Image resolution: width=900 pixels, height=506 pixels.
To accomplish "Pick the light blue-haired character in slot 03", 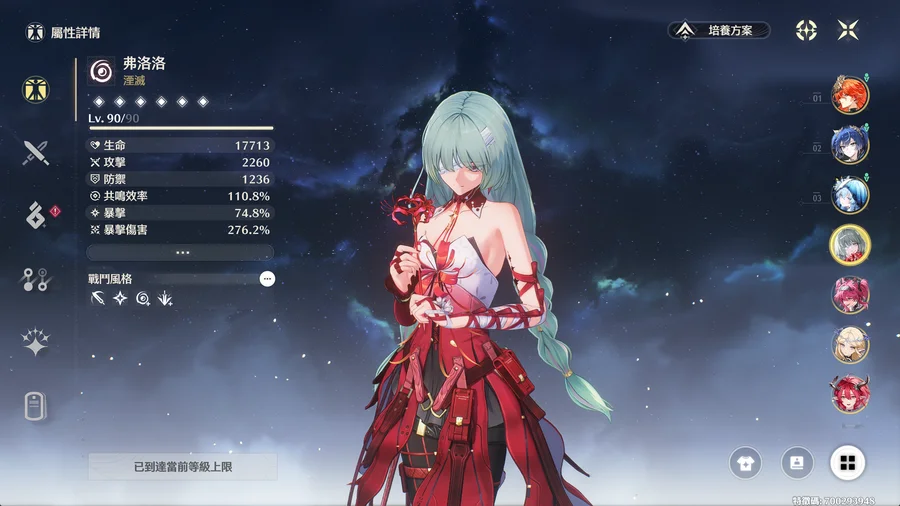I will (850, 195).
